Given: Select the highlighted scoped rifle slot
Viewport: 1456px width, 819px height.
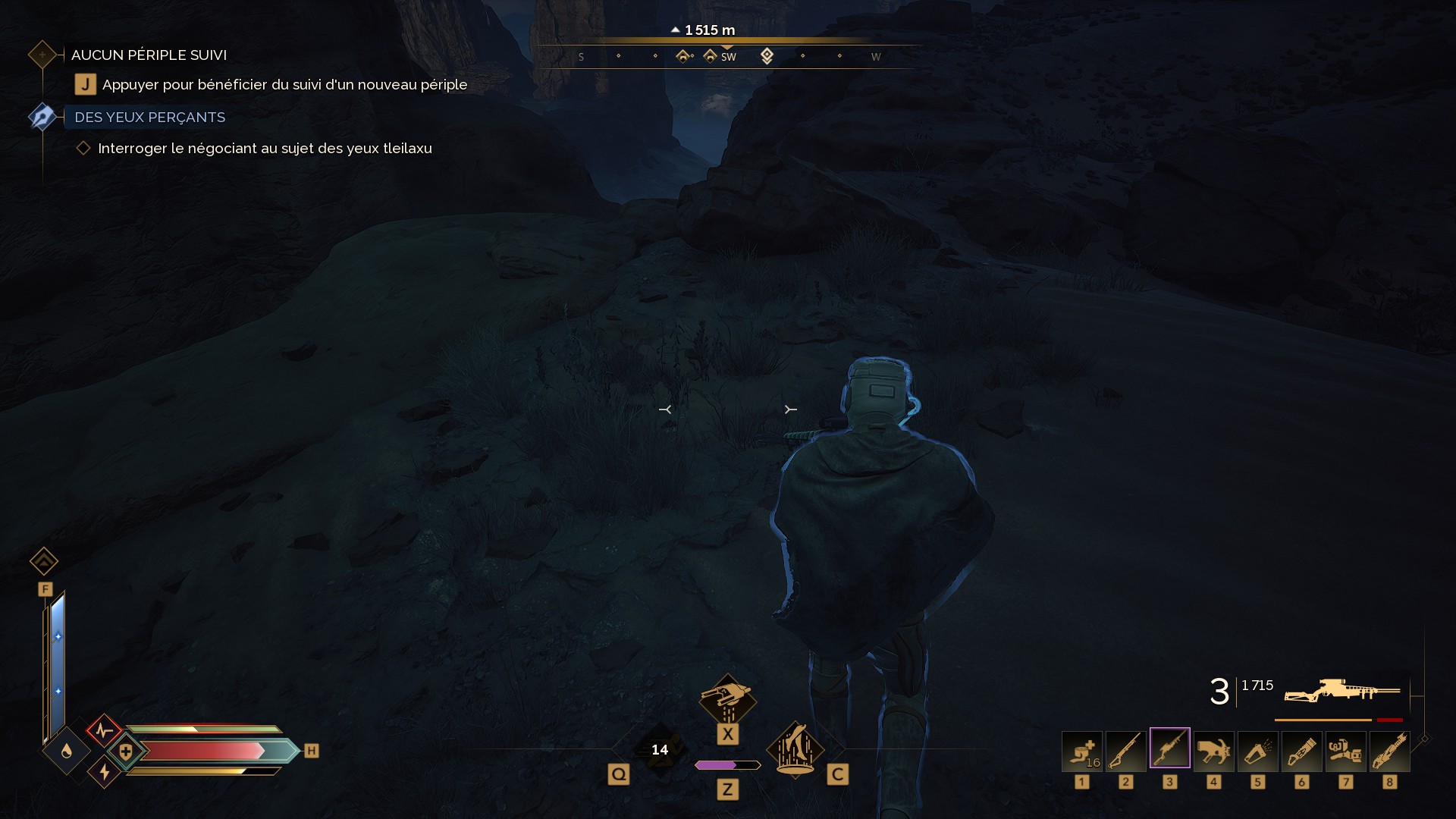Looking at the screenshot, I should [1170, 749].
